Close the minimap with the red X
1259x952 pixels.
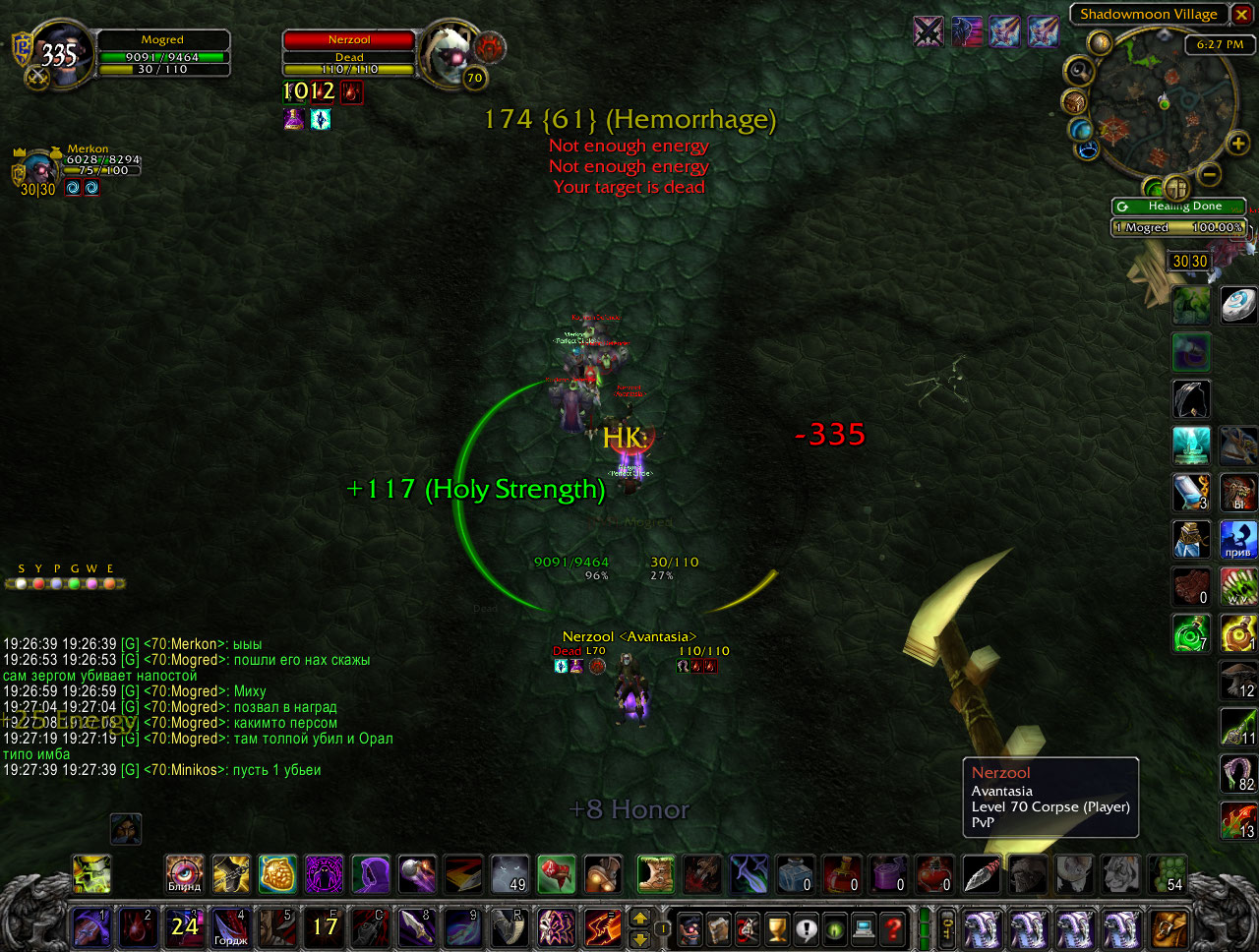pyautogui.click(x=1242, y=15)
